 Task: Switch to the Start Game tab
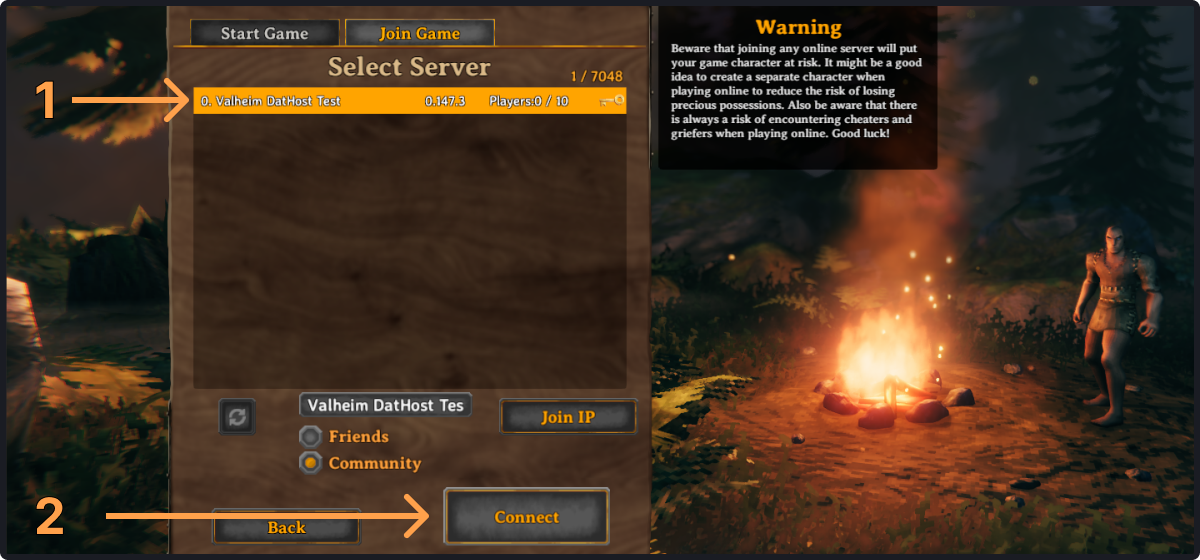[x=264, y=33]
